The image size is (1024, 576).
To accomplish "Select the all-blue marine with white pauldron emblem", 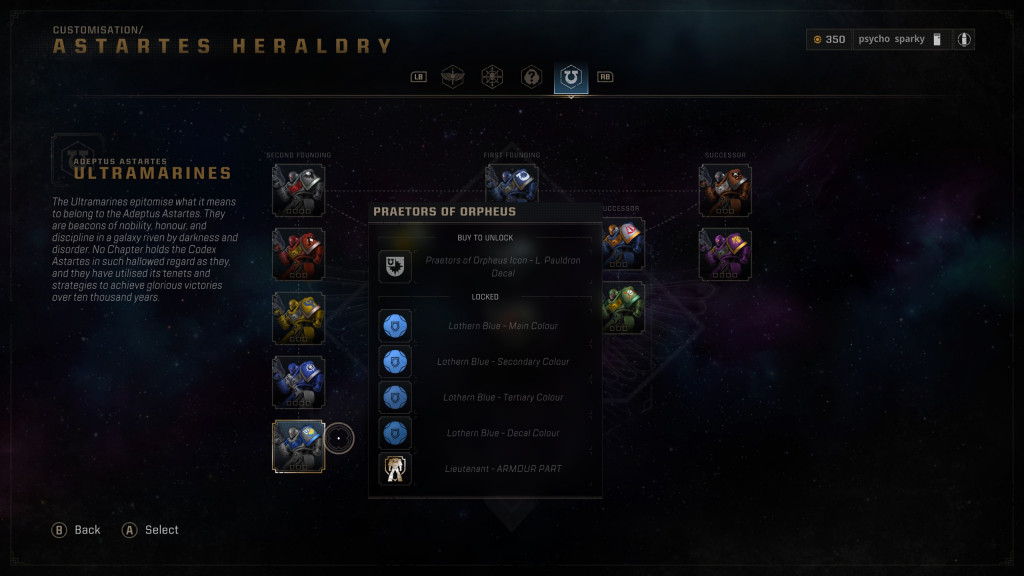I will click(x=298, y=382).
